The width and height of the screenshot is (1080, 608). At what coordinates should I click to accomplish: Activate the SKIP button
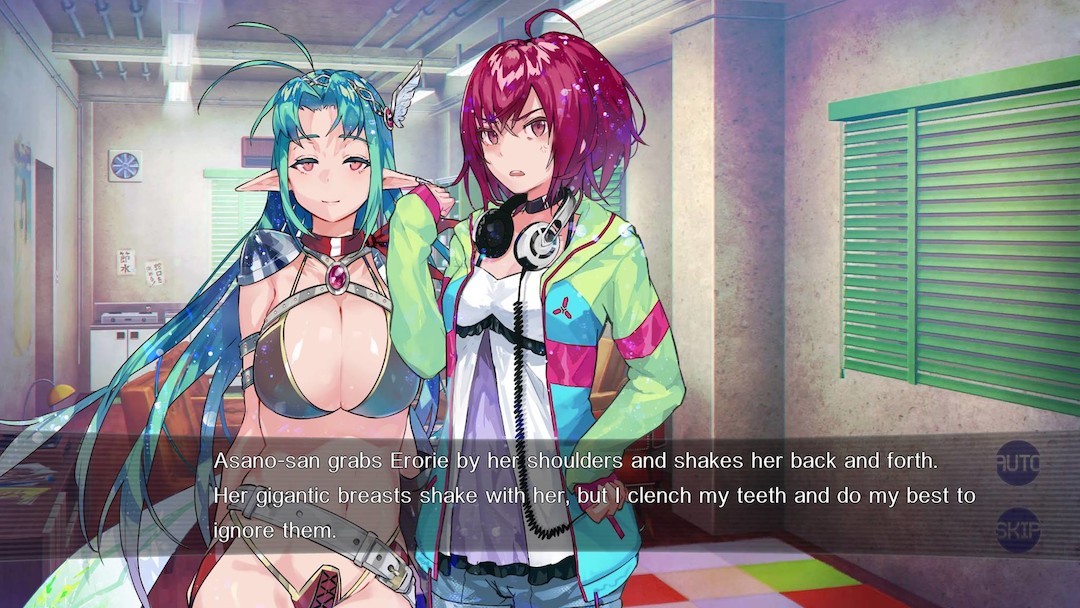[1018, 530]
